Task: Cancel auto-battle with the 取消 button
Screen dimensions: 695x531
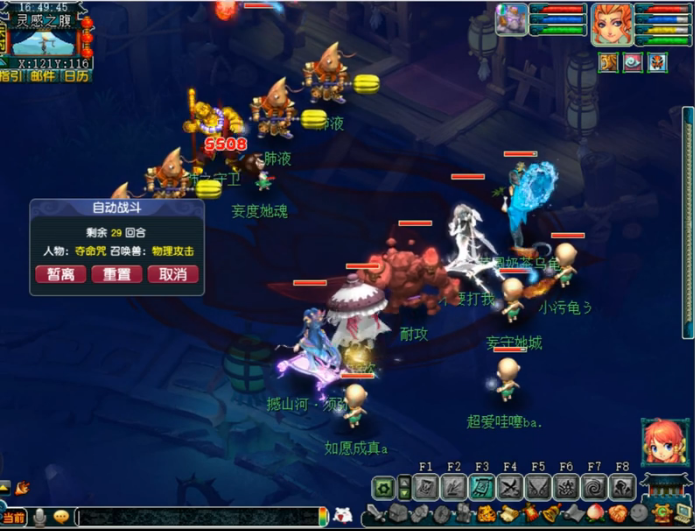Action: [172, 274]
